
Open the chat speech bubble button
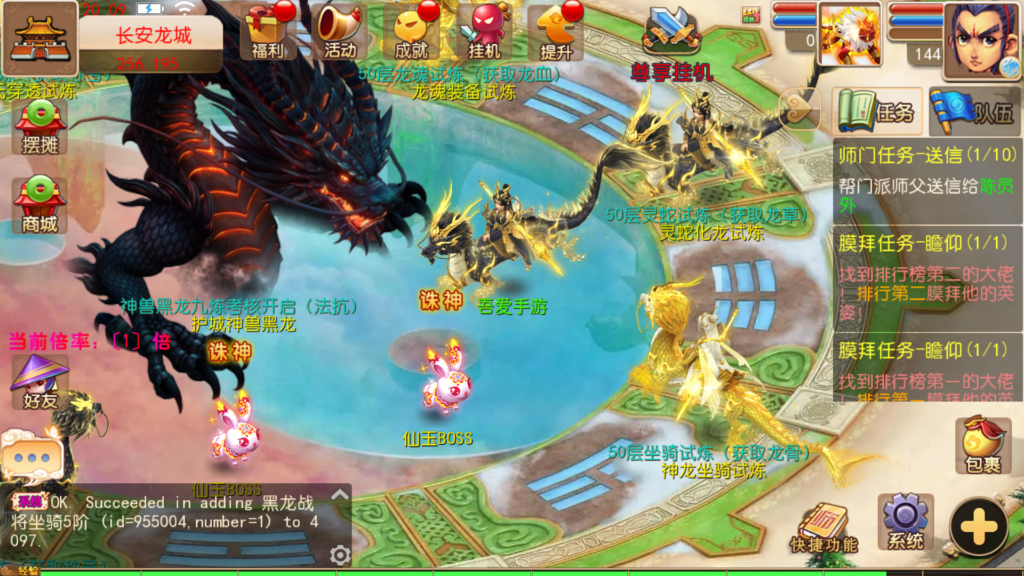pos(32,457)
